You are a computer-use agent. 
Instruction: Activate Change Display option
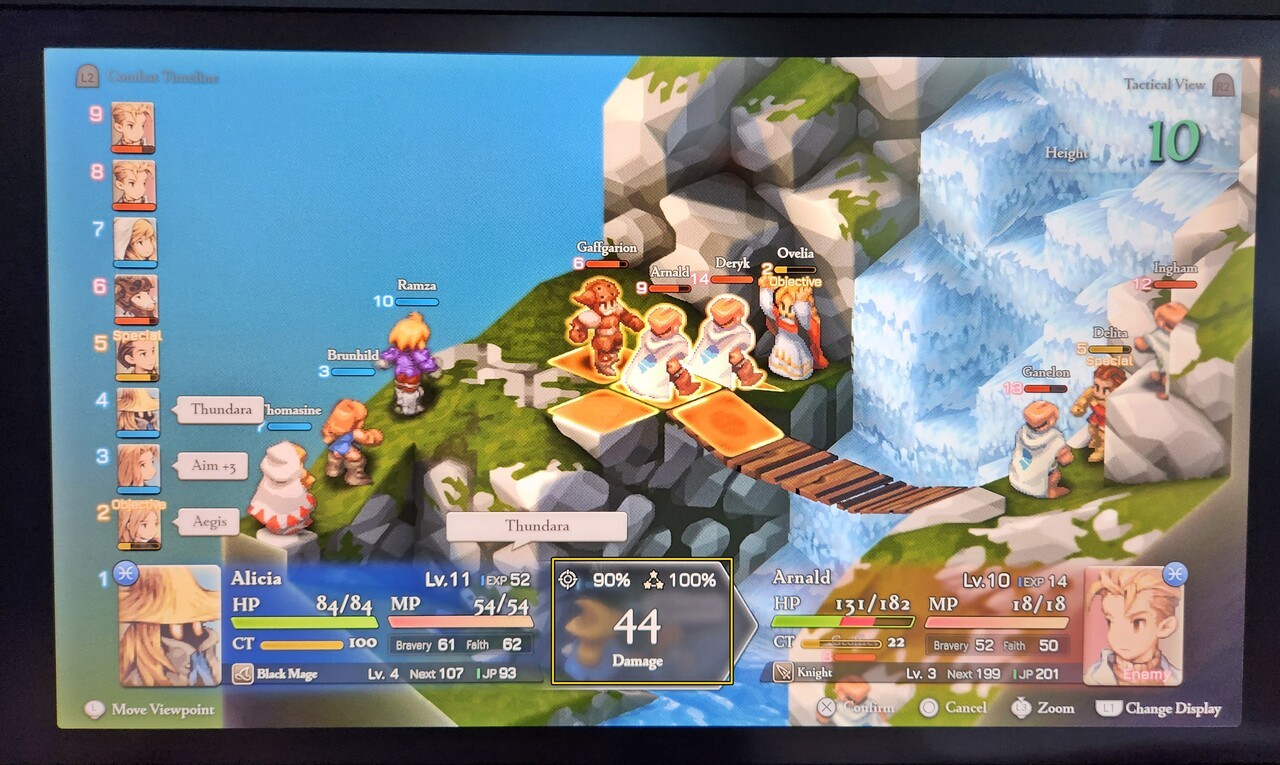(1160, 708)
